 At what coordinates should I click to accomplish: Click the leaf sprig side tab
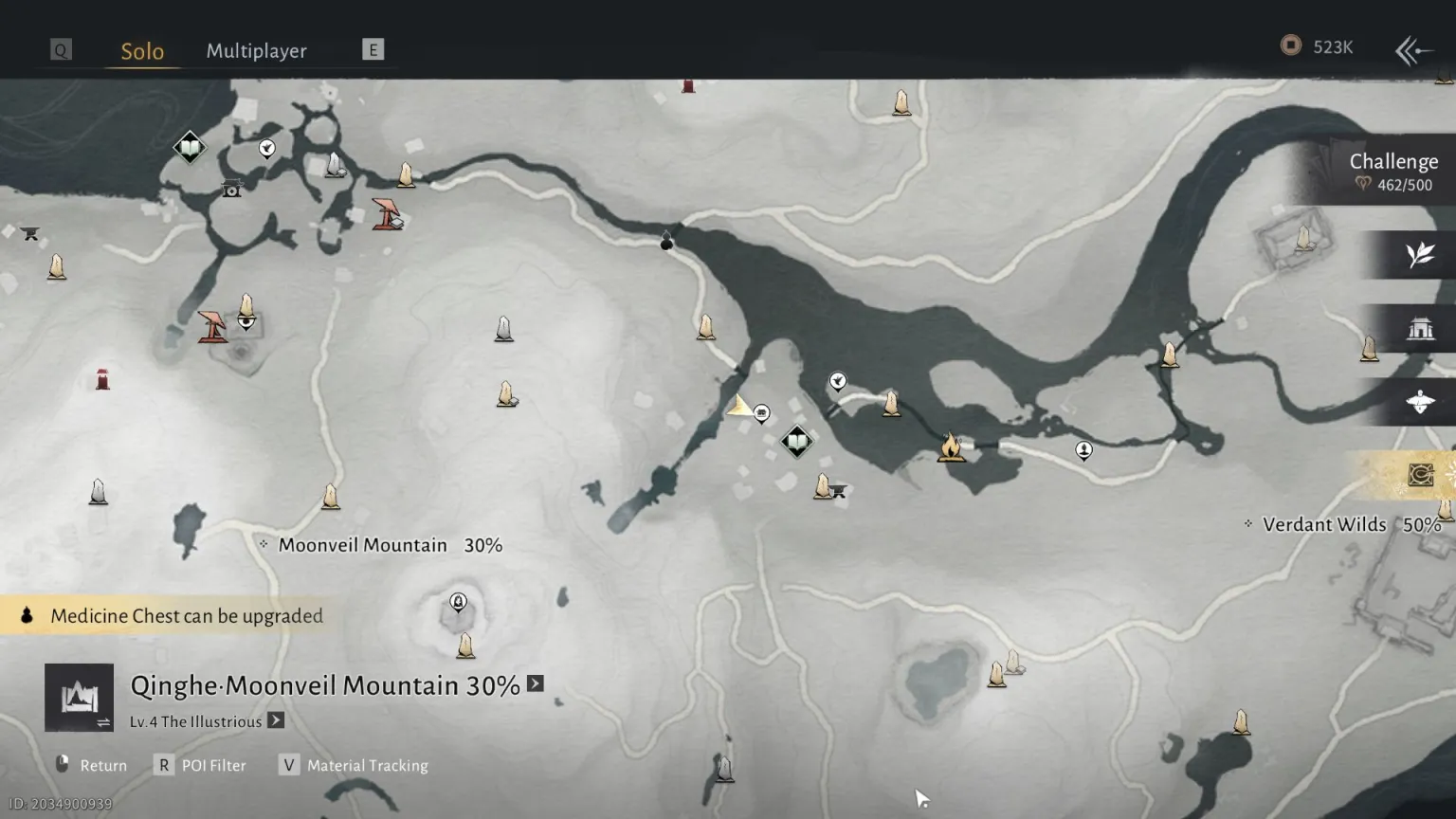pos(1419,255)
